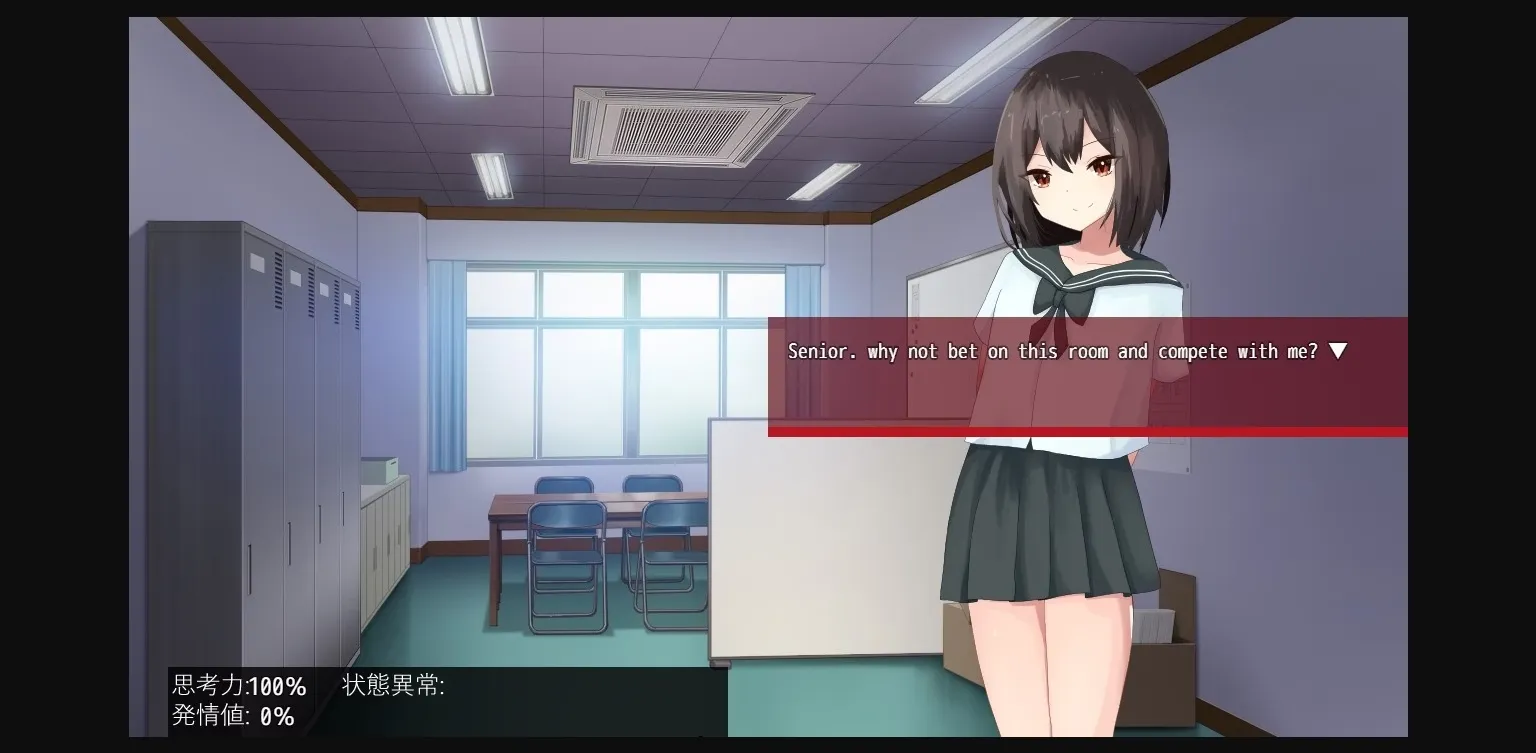Click the classroom window to examine it
This screenshot has width=1536, height=753.
(590, 360)
